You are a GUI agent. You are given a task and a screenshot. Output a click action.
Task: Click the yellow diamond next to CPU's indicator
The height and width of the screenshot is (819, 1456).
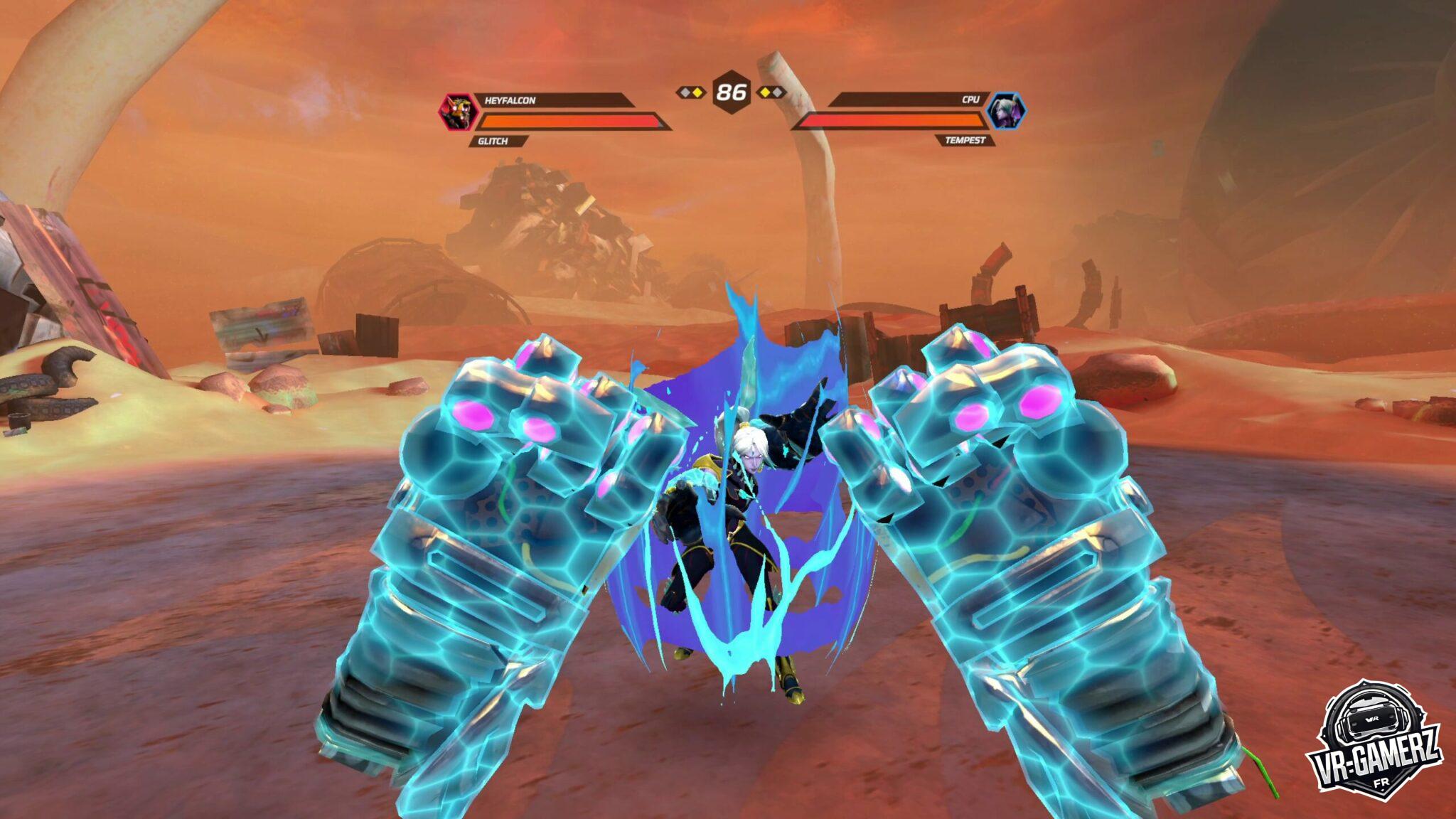tap(766, 92)
